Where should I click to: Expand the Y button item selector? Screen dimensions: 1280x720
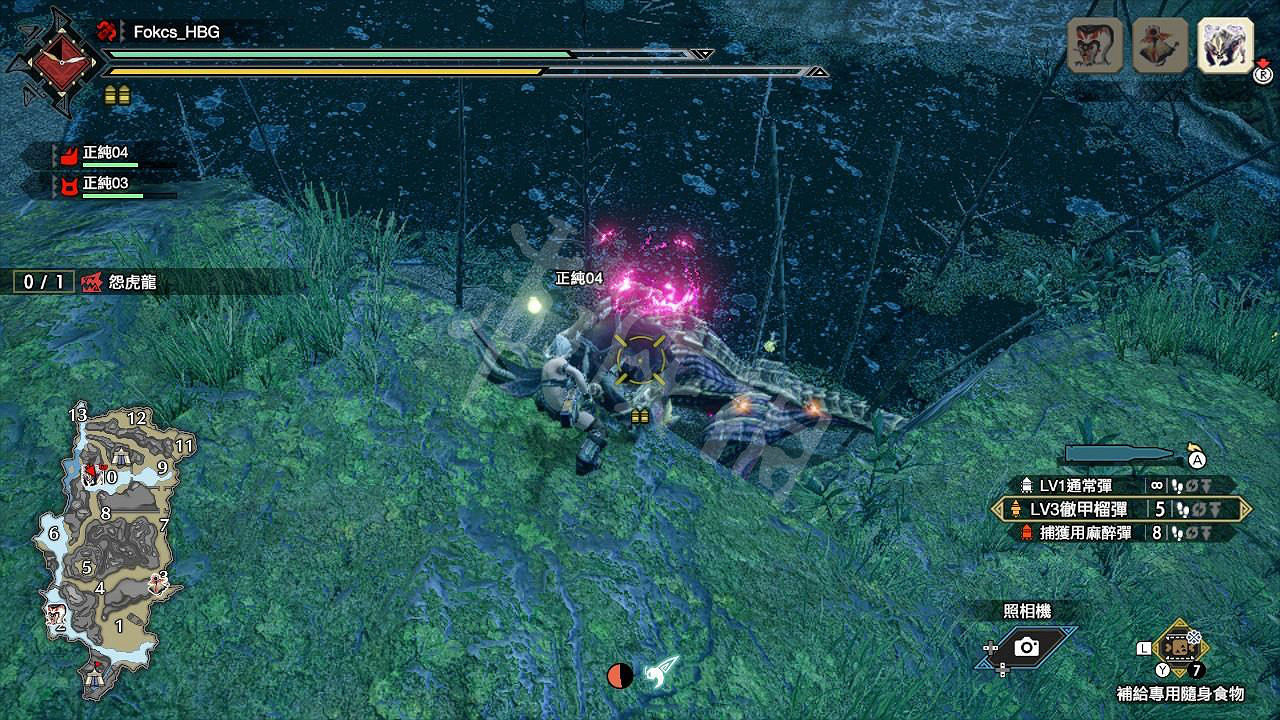tap(1164, 668)
